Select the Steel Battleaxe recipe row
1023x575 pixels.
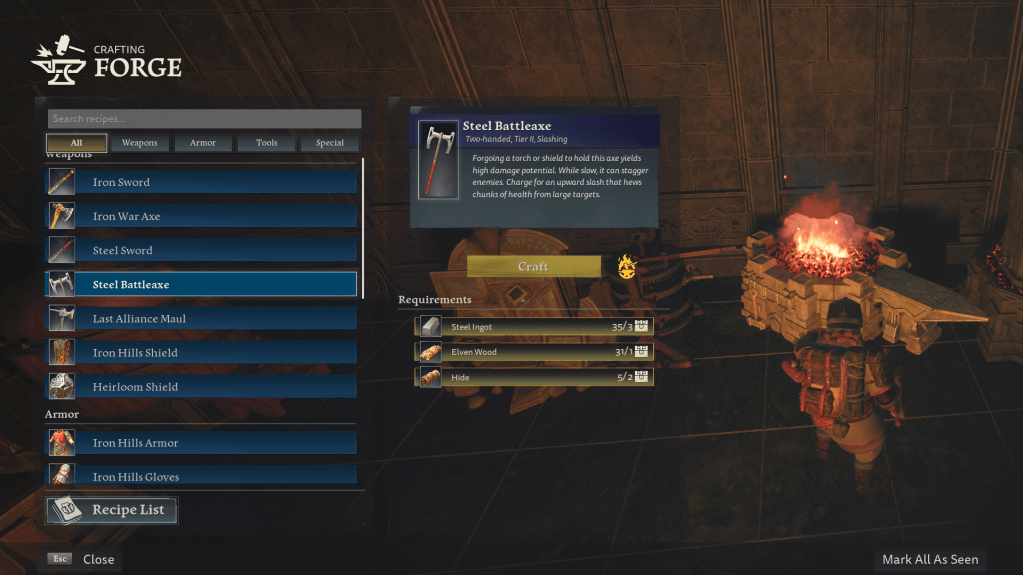coord(201,284)
